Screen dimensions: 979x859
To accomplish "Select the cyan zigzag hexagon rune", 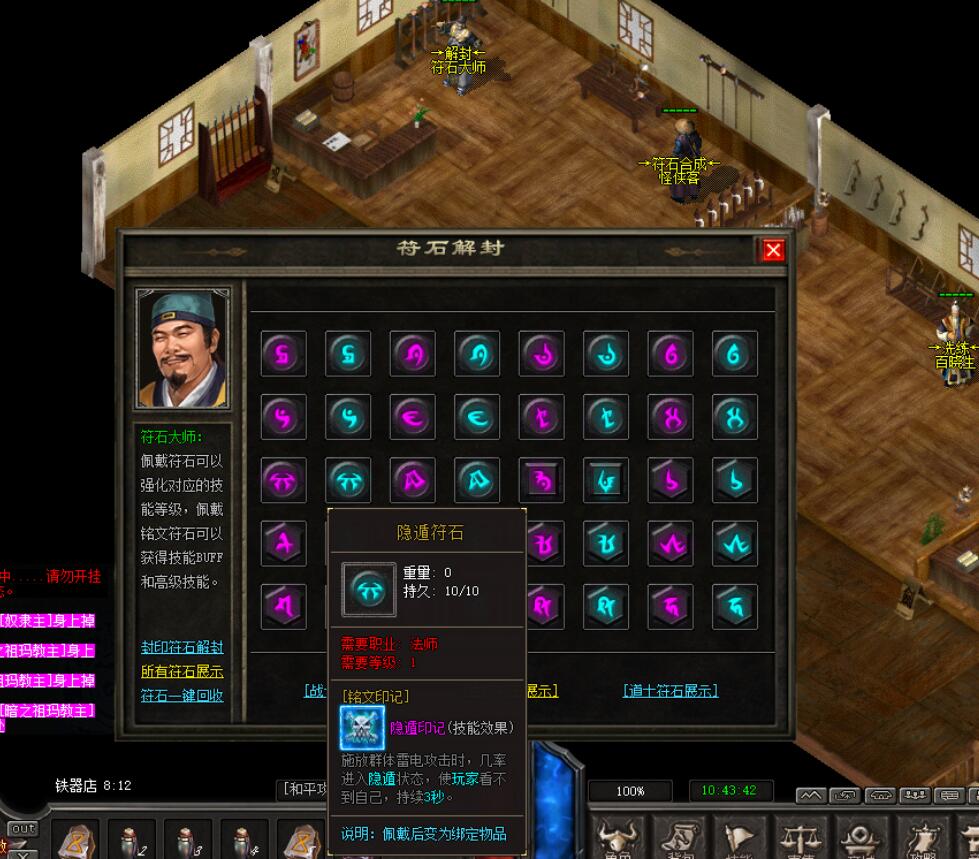I will pyautogui.click(x=735, y=544).
